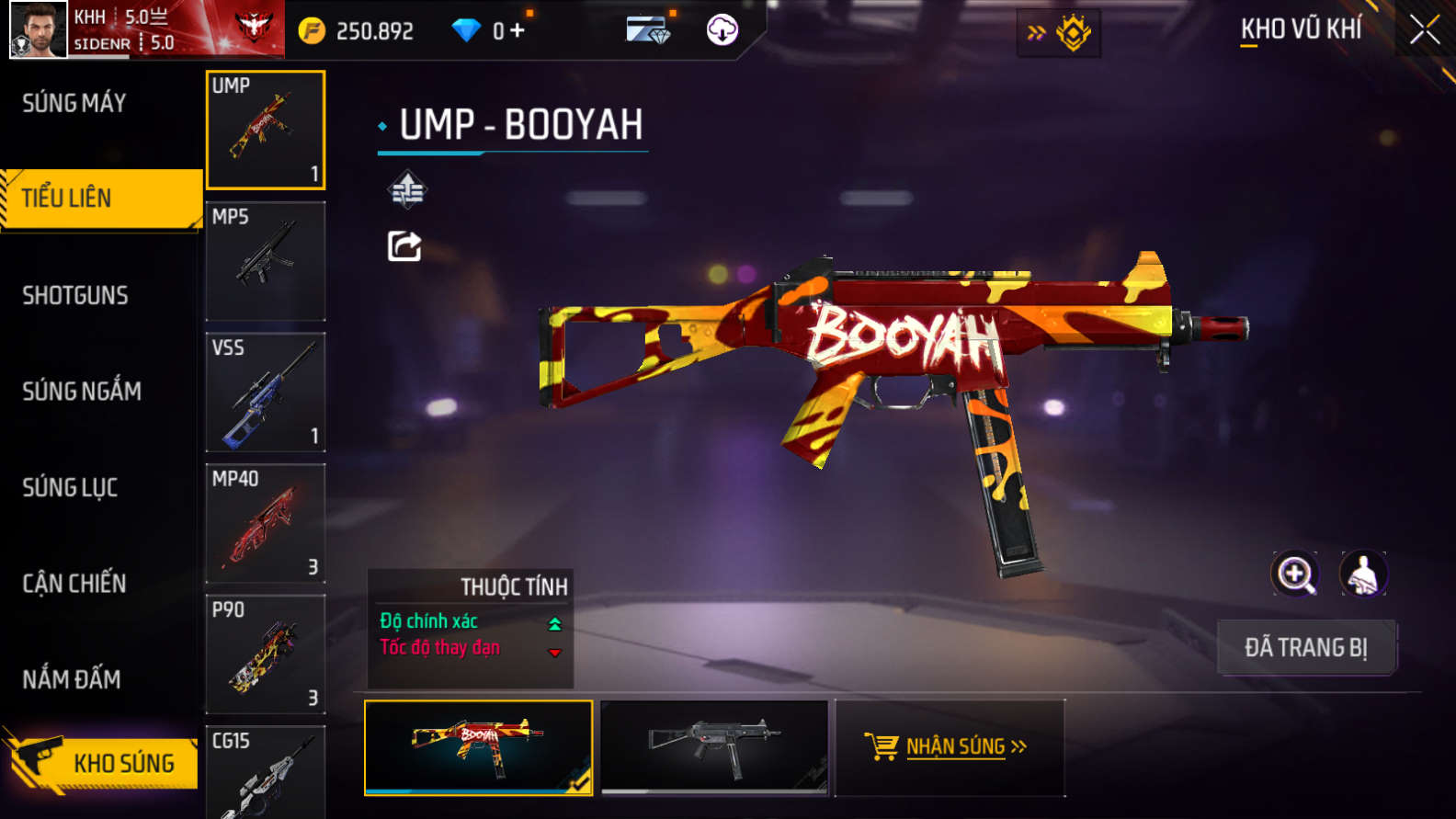Viewport: 1456px width, 819px height.
Task: Select the SHOTGUNS category
Action: tap(75, 295)
